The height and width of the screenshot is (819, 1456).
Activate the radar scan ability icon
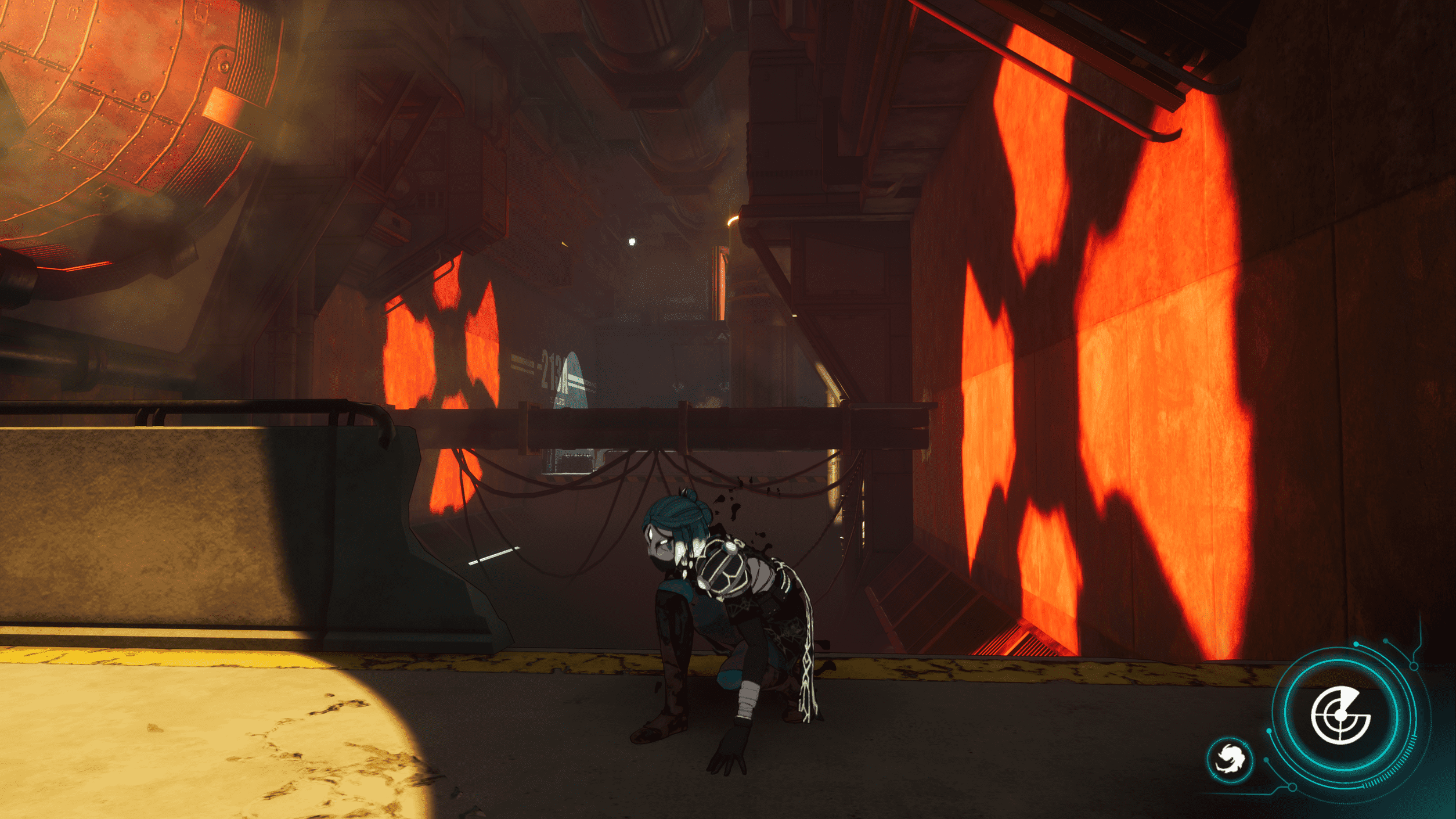click(1340, 715)
